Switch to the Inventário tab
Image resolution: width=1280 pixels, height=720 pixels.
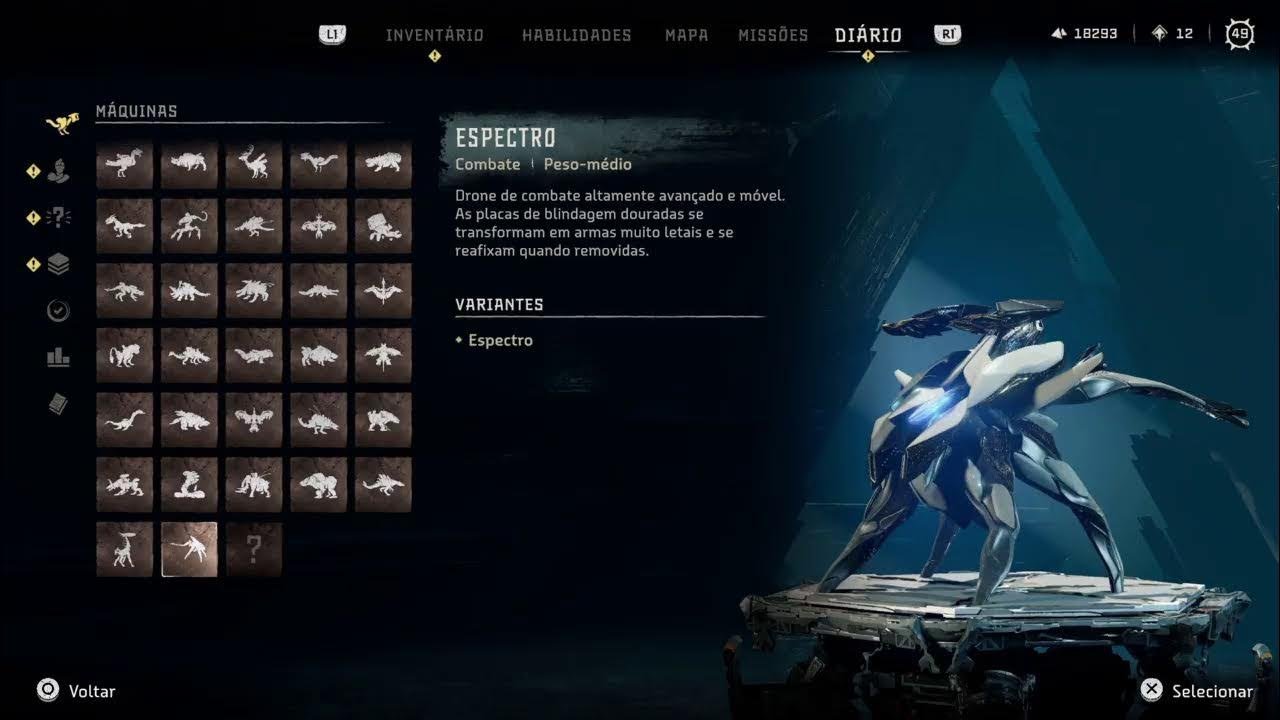[434, 35]
